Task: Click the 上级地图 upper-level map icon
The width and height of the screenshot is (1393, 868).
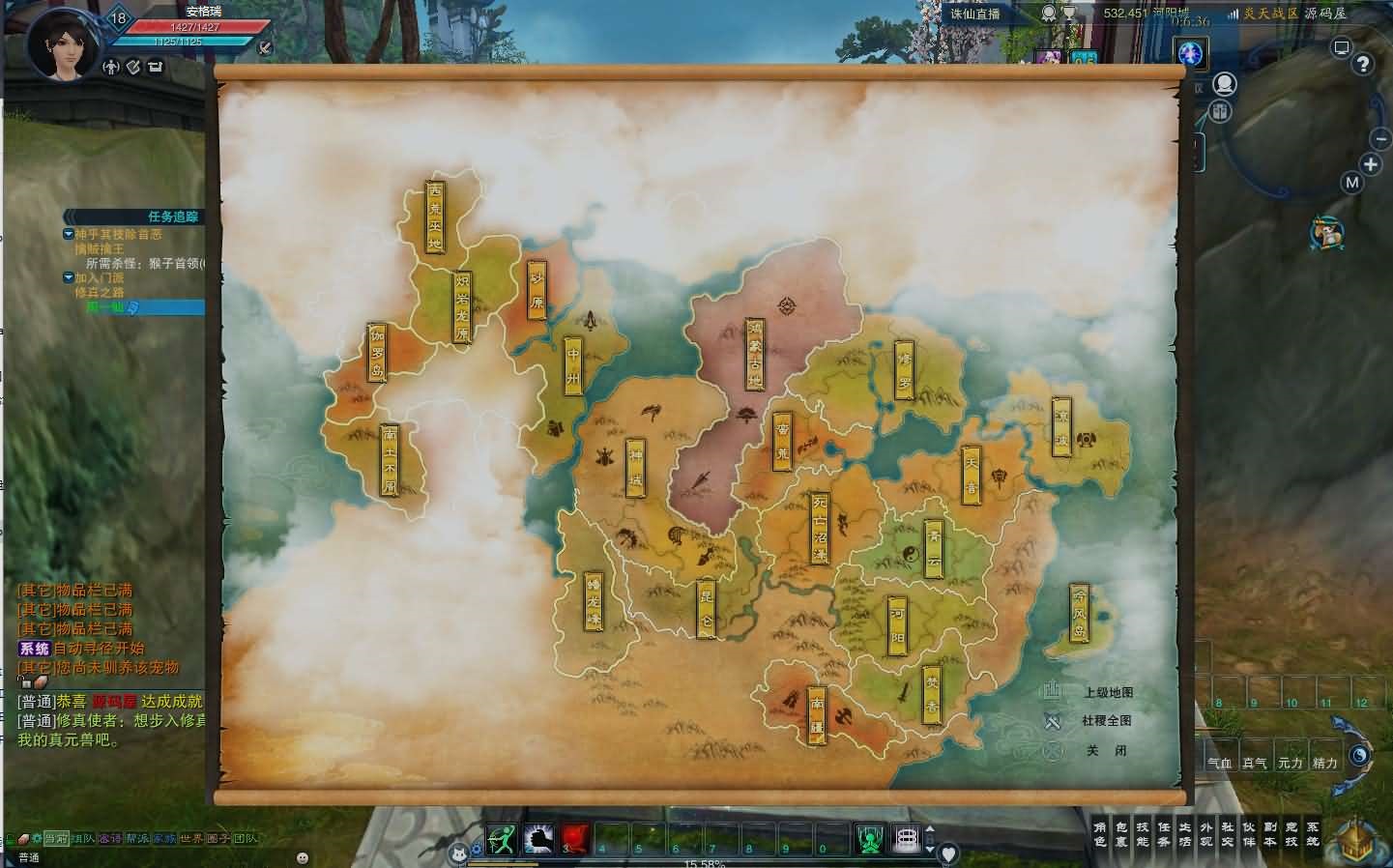Action: pos(1053,692)
